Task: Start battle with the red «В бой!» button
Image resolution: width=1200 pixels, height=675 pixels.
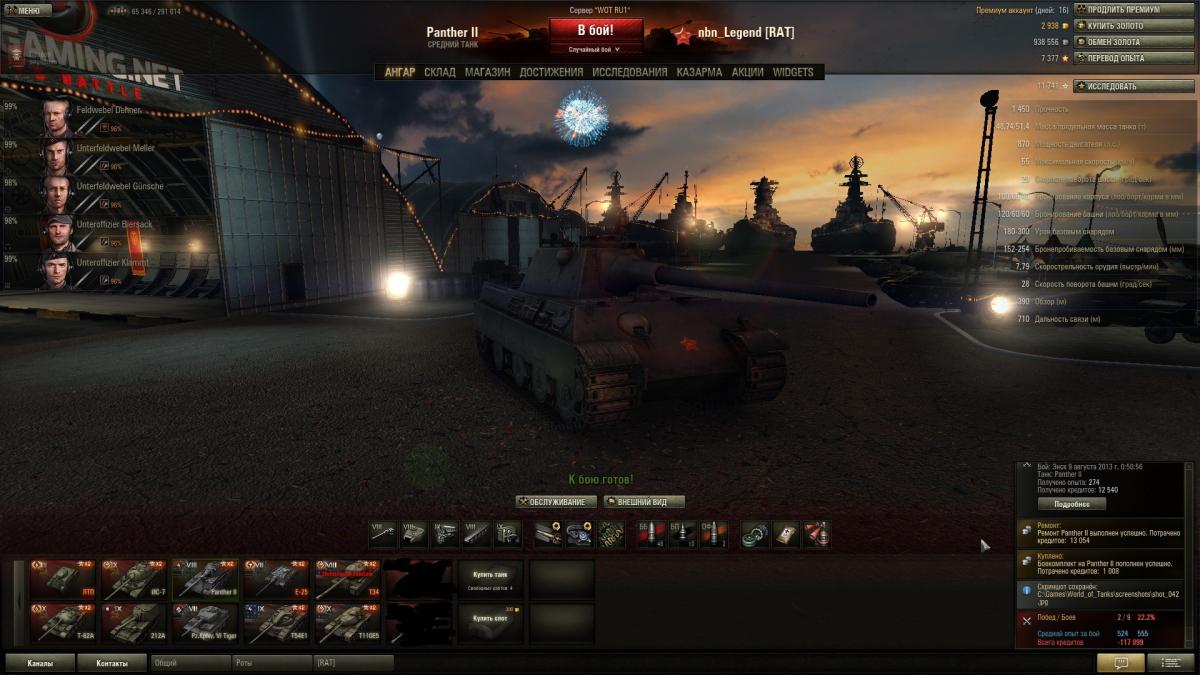Action: [x=595, y=30]
